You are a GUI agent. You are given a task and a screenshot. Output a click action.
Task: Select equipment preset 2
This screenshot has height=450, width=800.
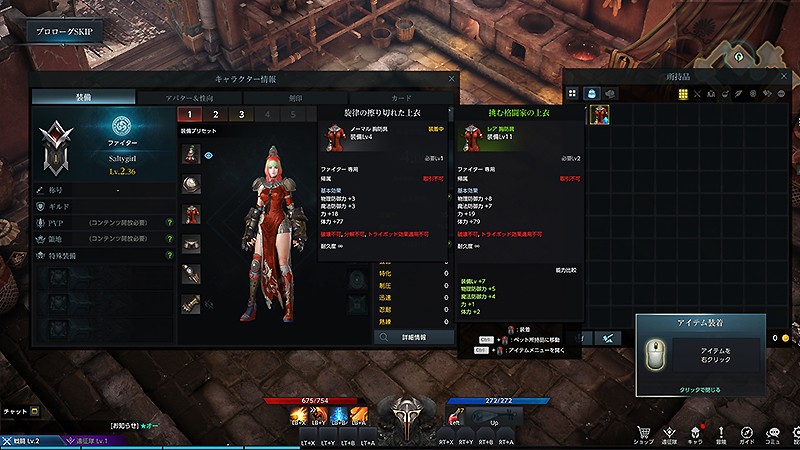coord(213,115)
